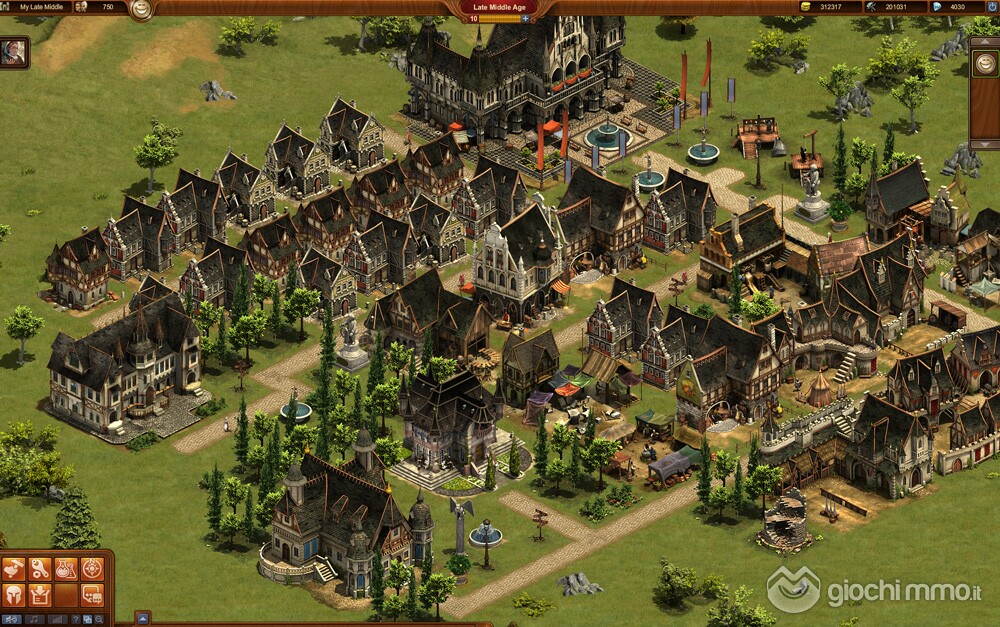
Task: Open the research flask menu
Action: click(x=65, y=569)
